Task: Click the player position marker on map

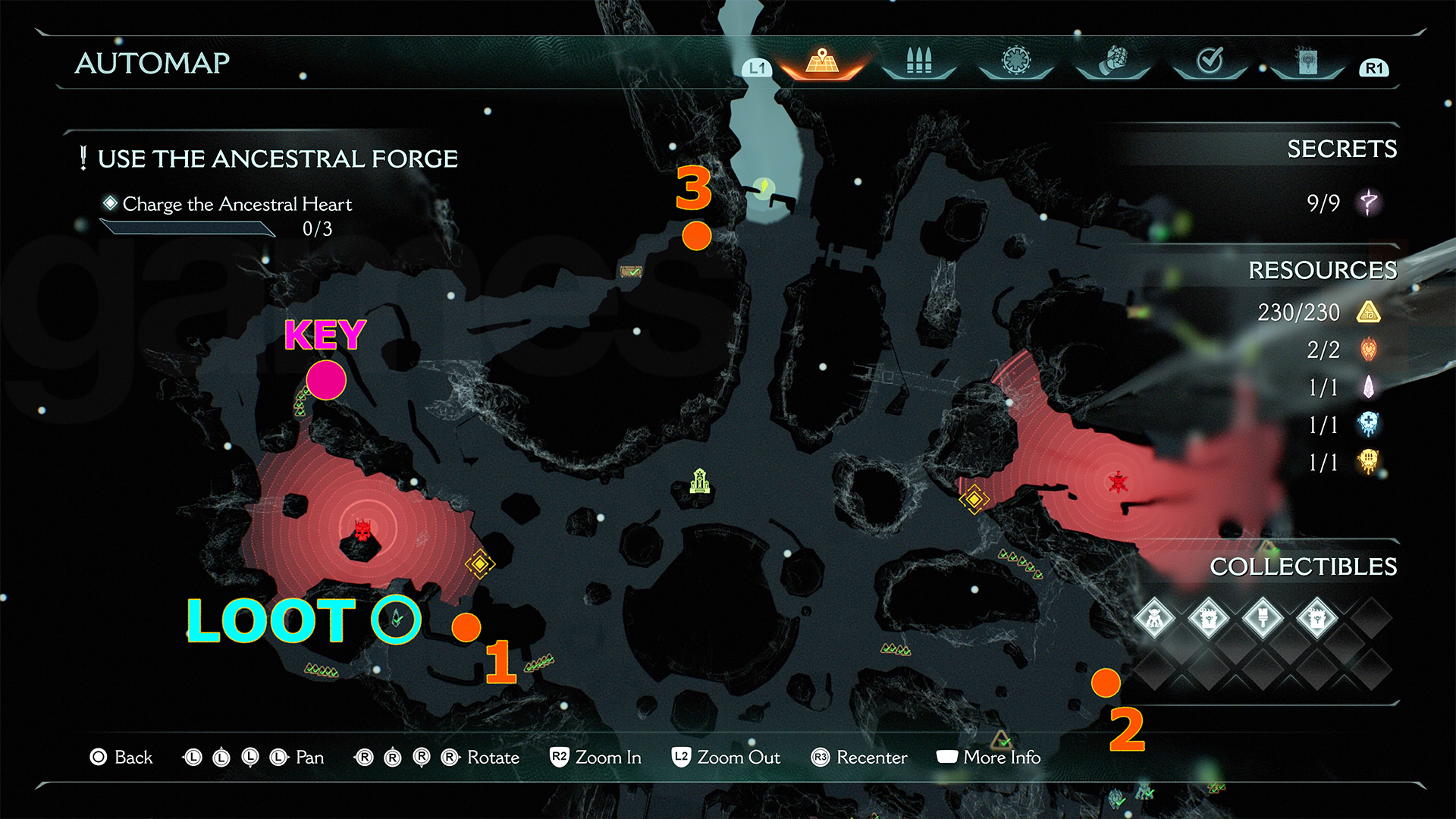Action: click(x=764, y=187)
